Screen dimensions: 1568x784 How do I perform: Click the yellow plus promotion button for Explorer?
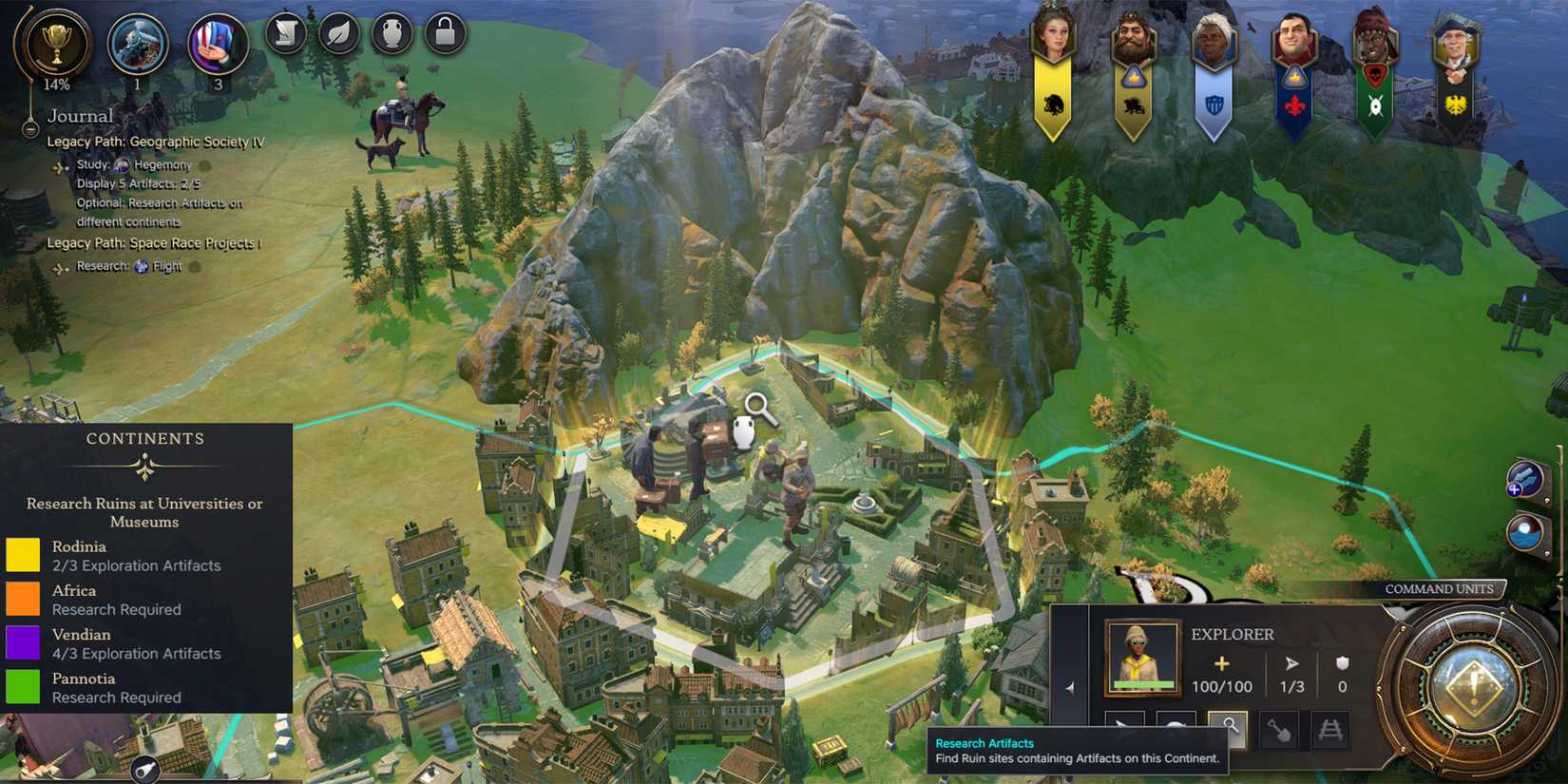(x=1221, y=663)
